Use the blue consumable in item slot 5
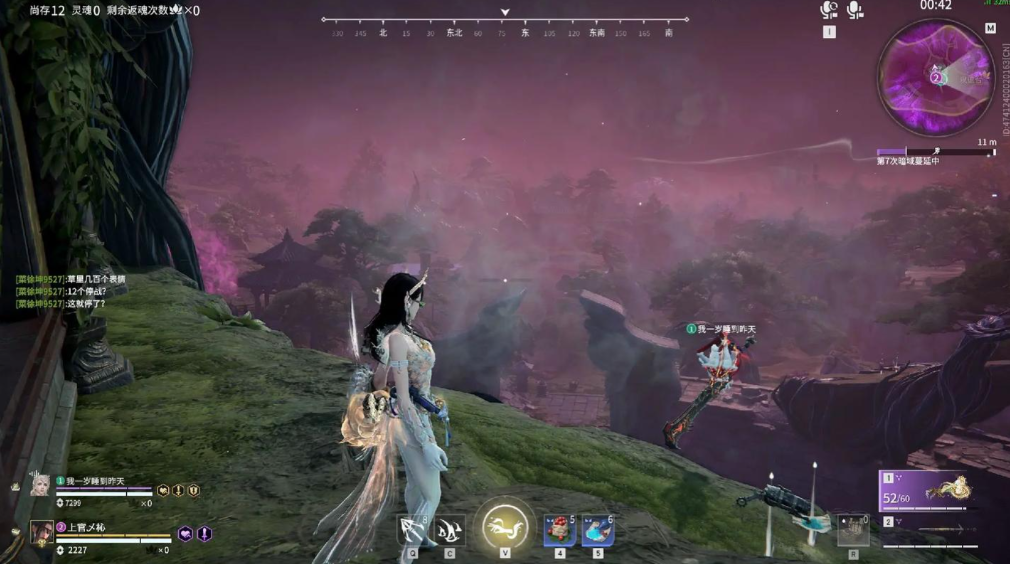This screenshot has width=1010, height=564. [x=598, y=530]
